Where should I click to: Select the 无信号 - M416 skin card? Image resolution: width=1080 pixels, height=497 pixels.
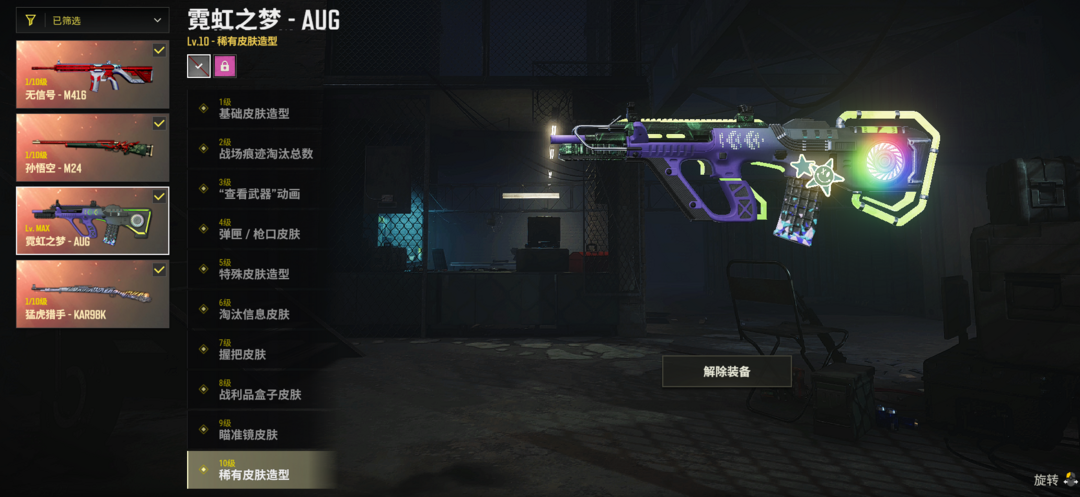tap(92, 74)
